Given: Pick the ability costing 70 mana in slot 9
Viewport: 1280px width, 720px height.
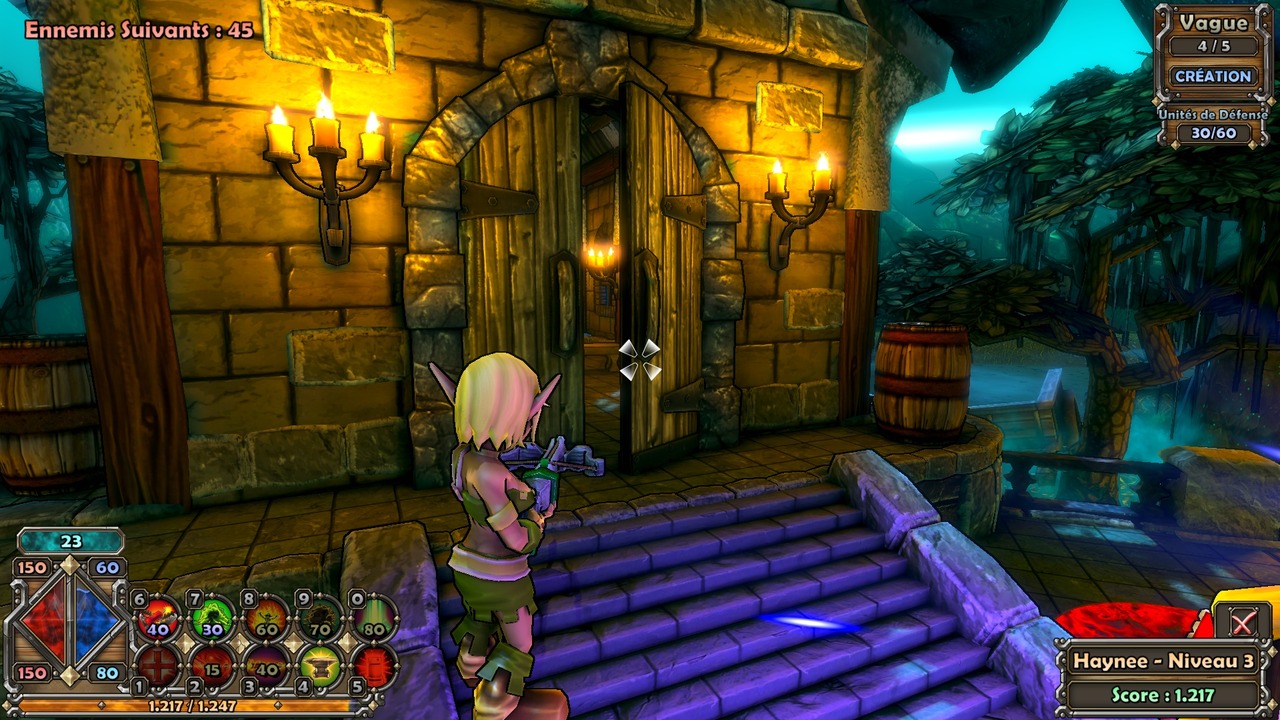Looking at the screenshot, I should [x=320, y=617].
